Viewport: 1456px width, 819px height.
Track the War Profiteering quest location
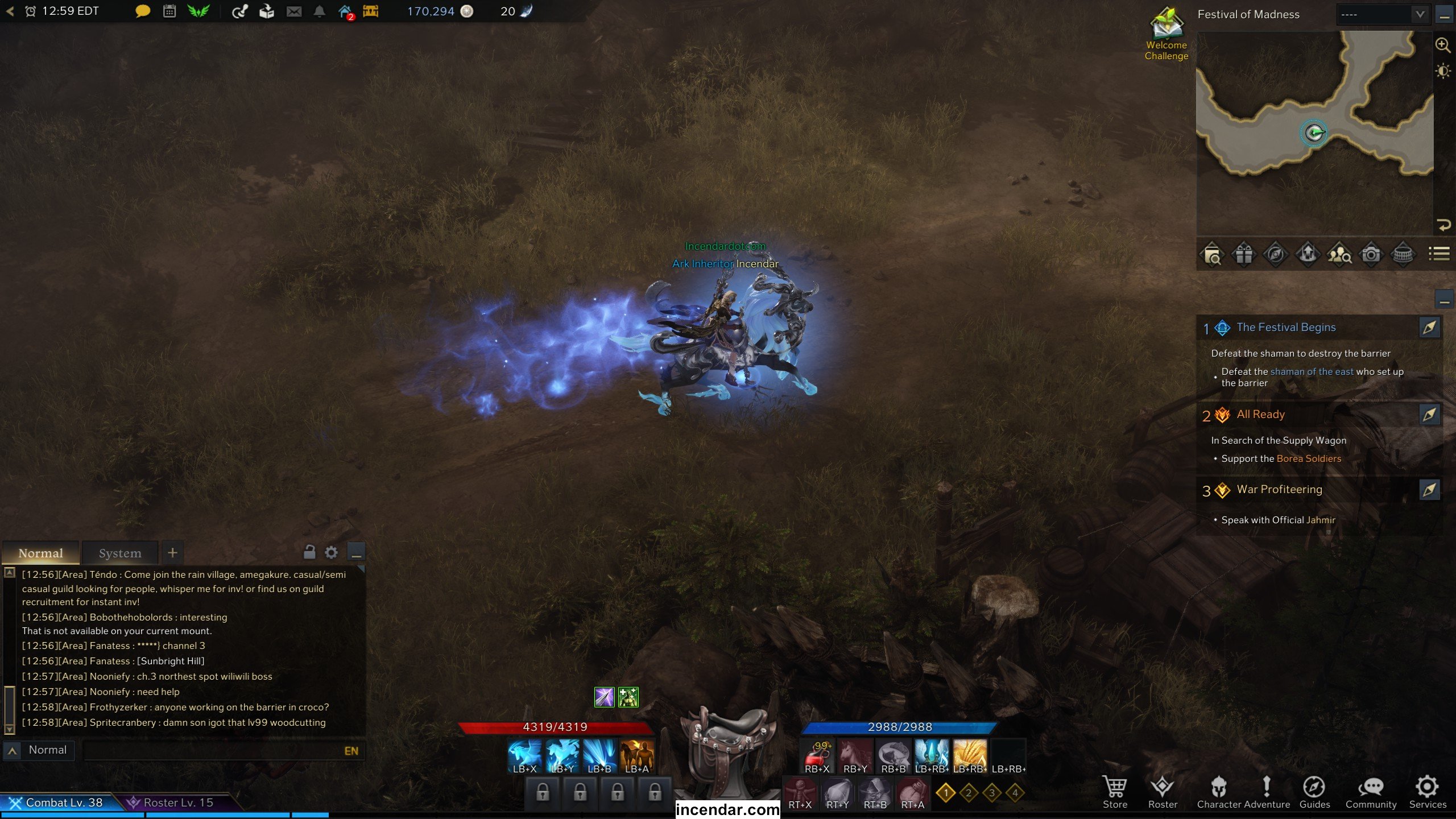(1429, 490)
